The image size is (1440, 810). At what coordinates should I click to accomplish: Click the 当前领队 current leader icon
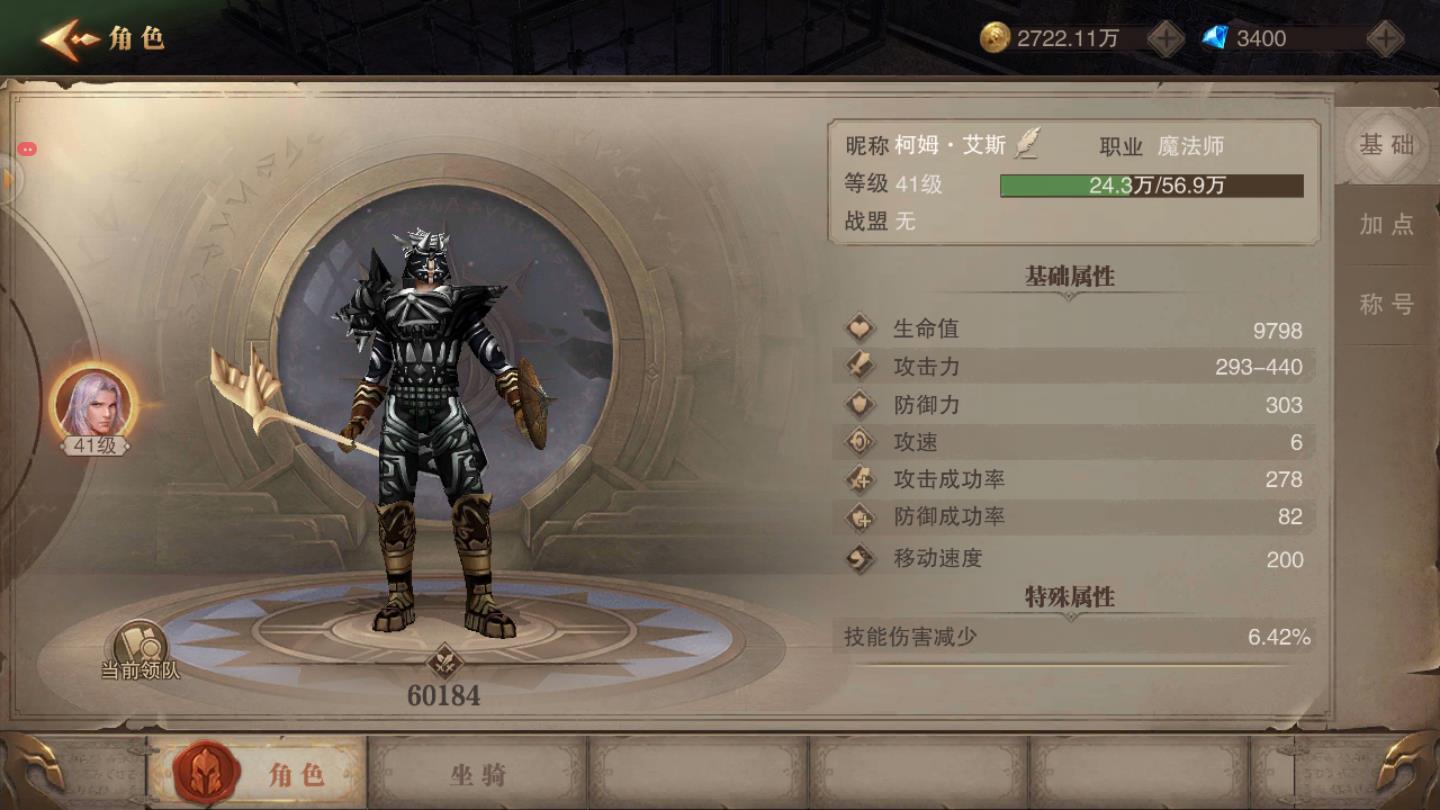140,648
